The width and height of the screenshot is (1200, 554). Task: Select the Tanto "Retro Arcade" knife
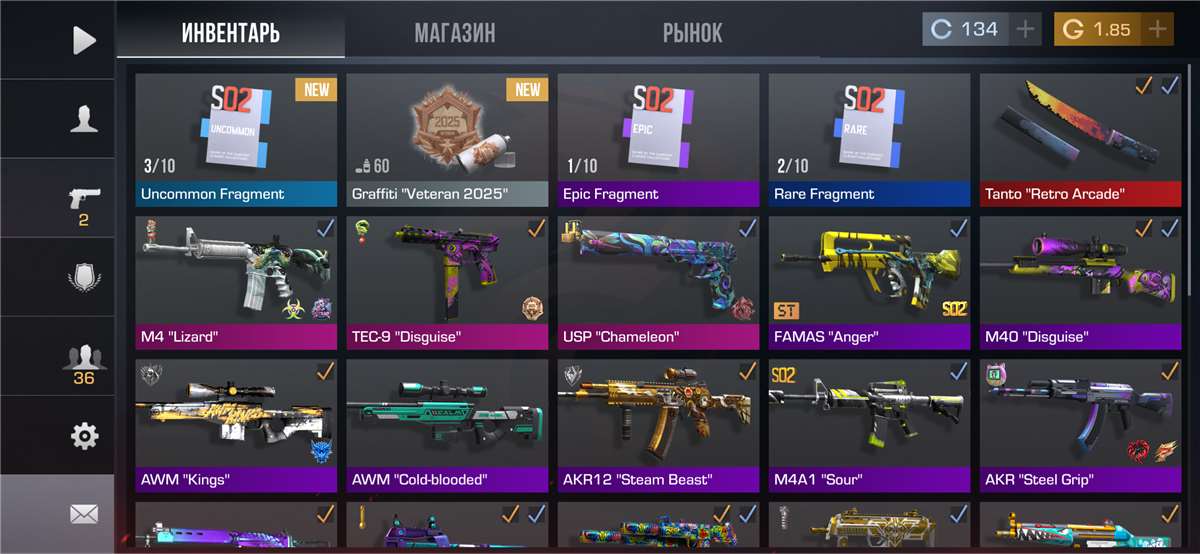click(1081, 139)
